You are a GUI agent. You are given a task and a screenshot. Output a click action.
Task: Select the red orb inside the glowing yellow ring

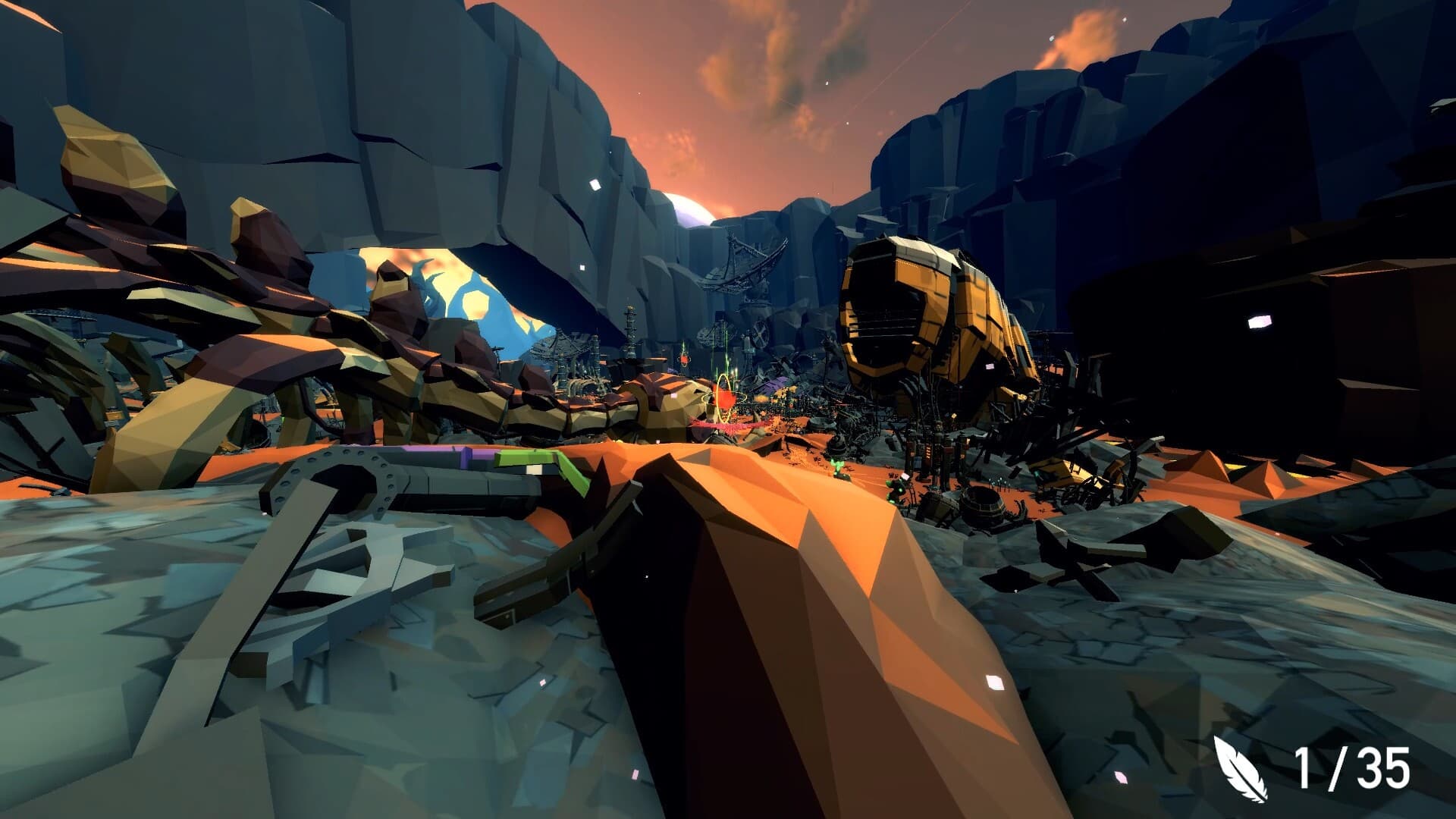point(723,398)
